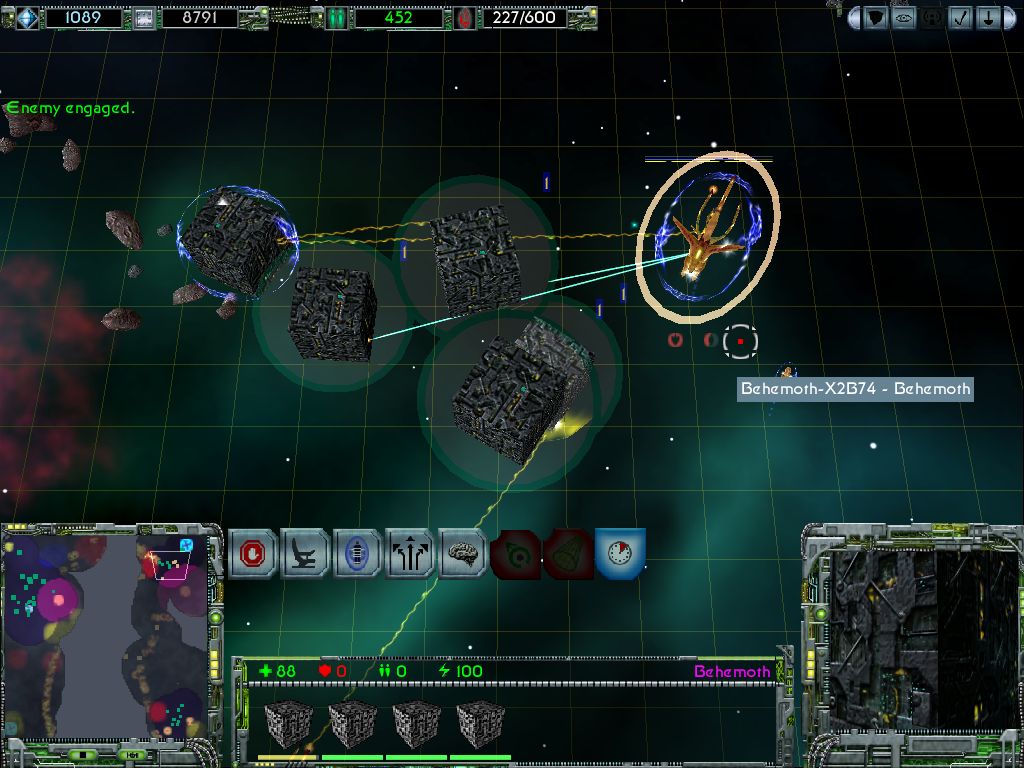Activate the clock timer special ability
Image resolution: width=1024 pixels, height=768 pixels.
point(619,553)
